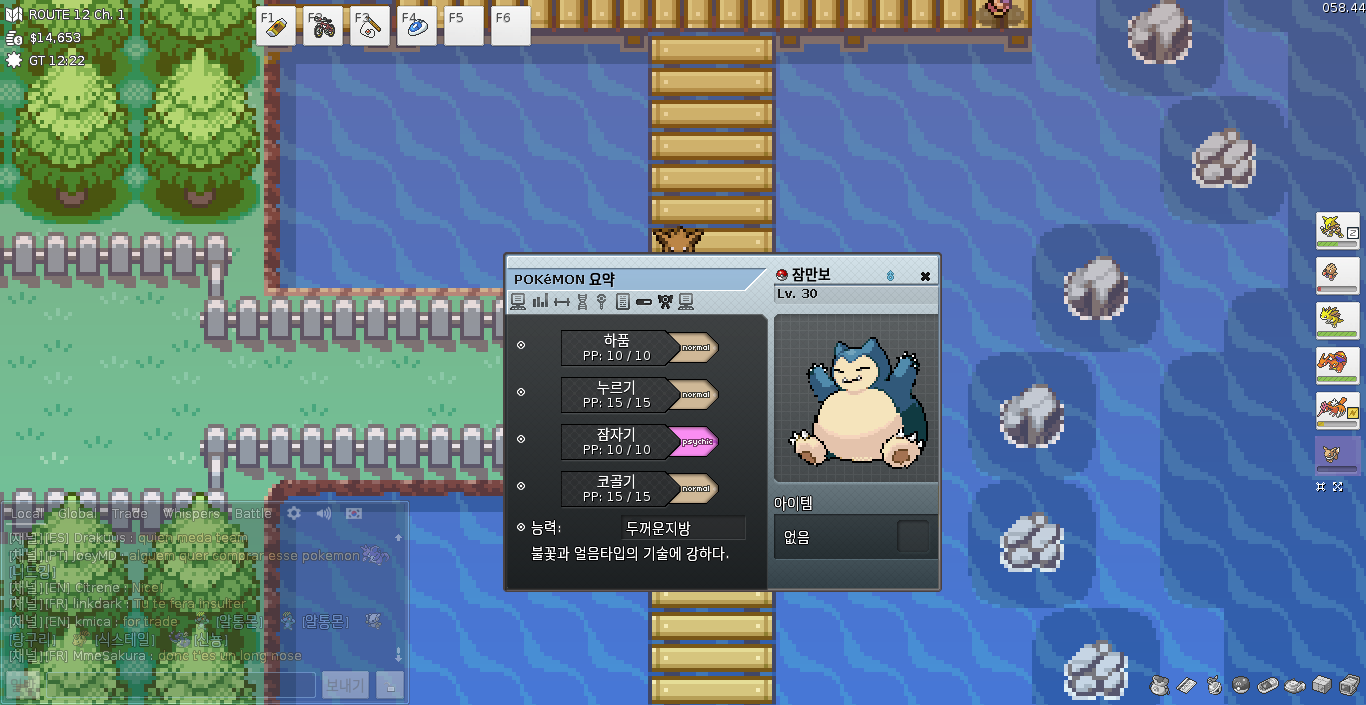This screenshot has height=705, width=1366.
Task: Switch to the Trade chat tab
Action: pyautogui.click(x=129, y=514)
